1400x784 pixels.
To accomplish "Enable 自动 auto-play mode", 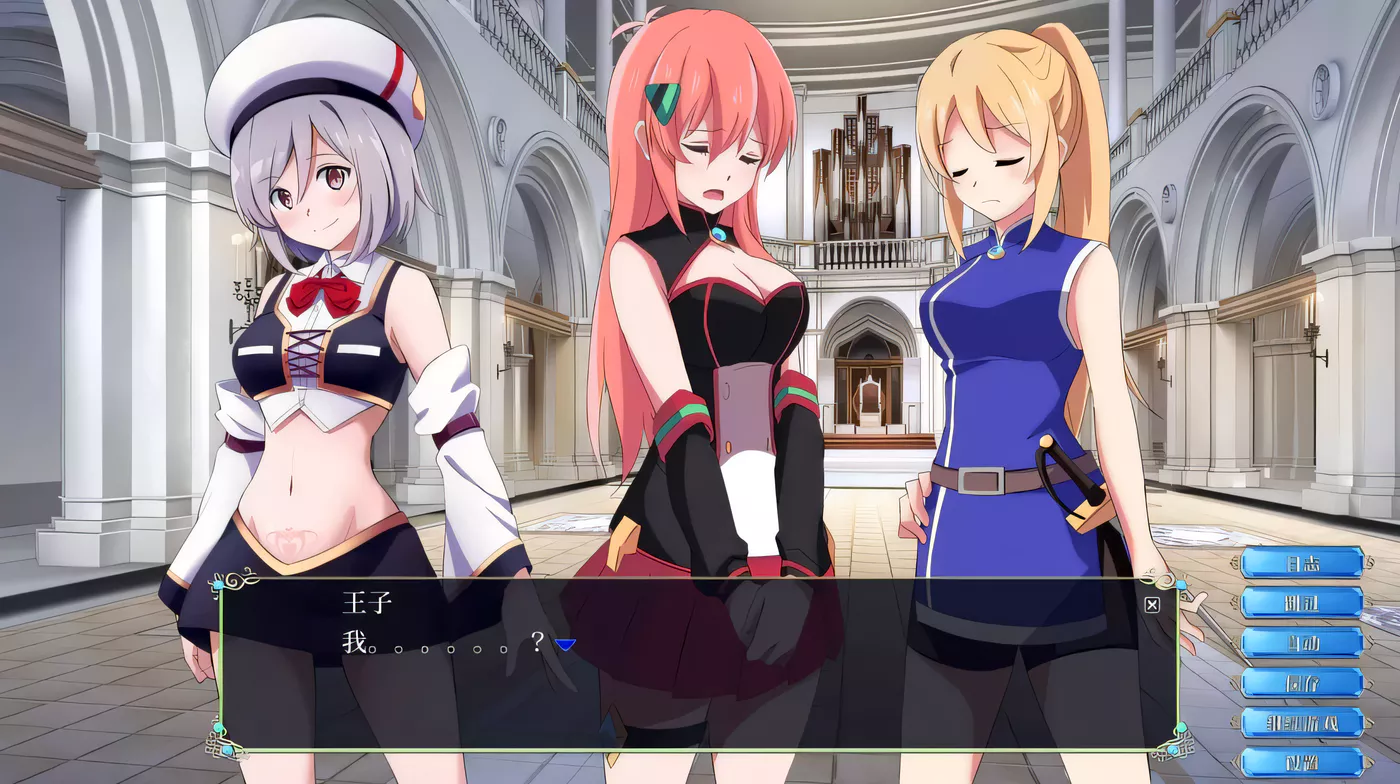I will pyautogui.click(x=1301, y=643).
